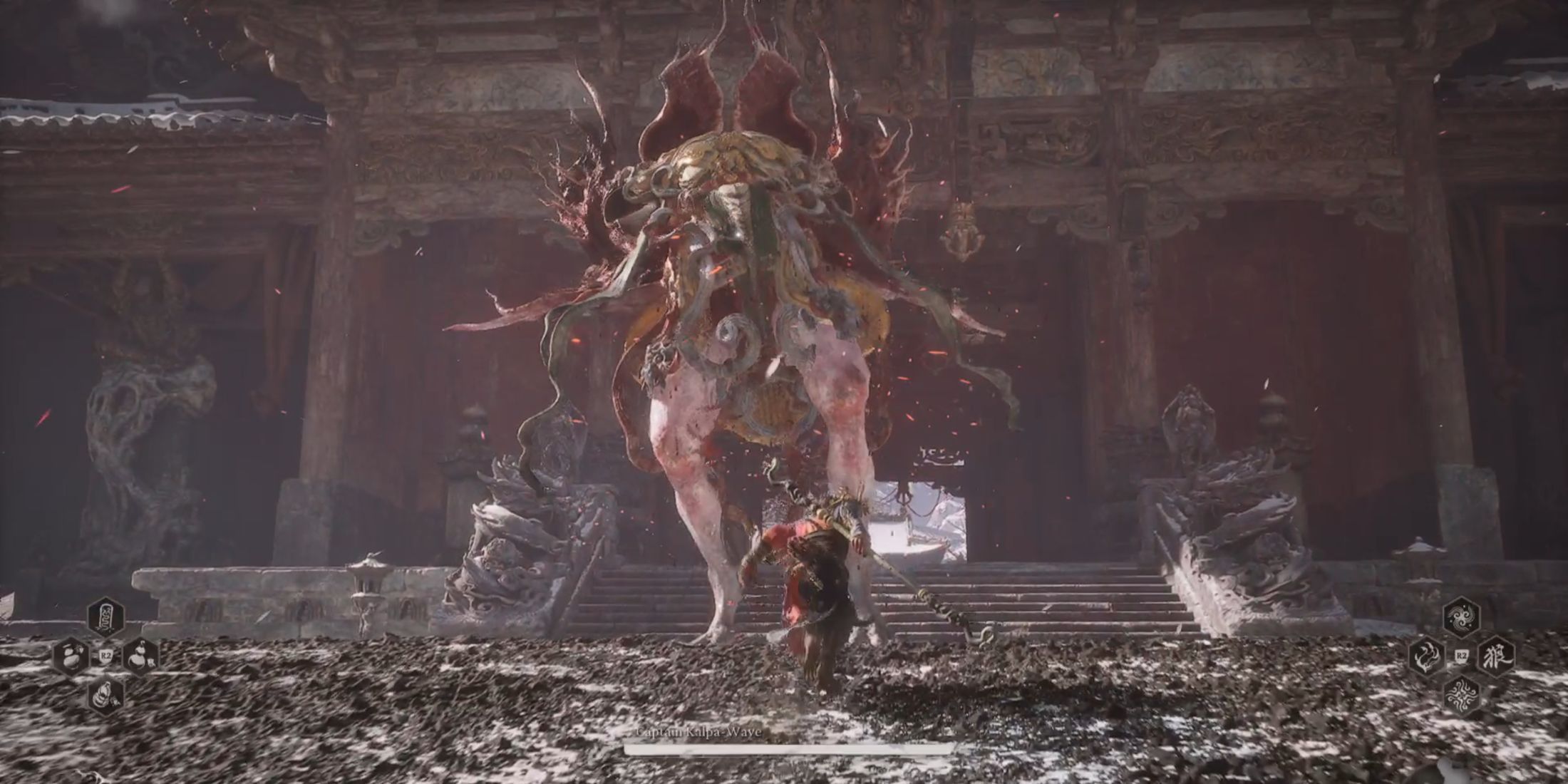Click the right R2 button prompt badge

(1462, 656)
